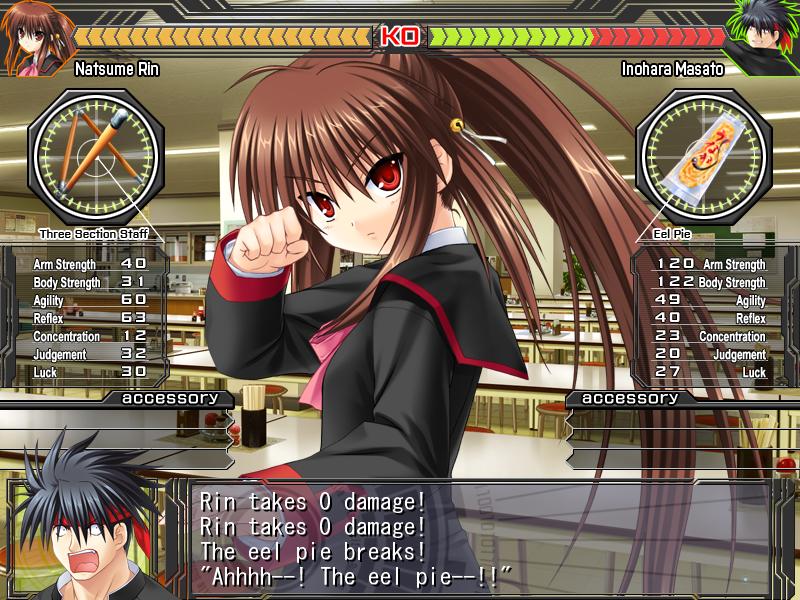Open Masato's accessory panel
Viewport: 800px width, 600px height.
[x=629, y=398]
